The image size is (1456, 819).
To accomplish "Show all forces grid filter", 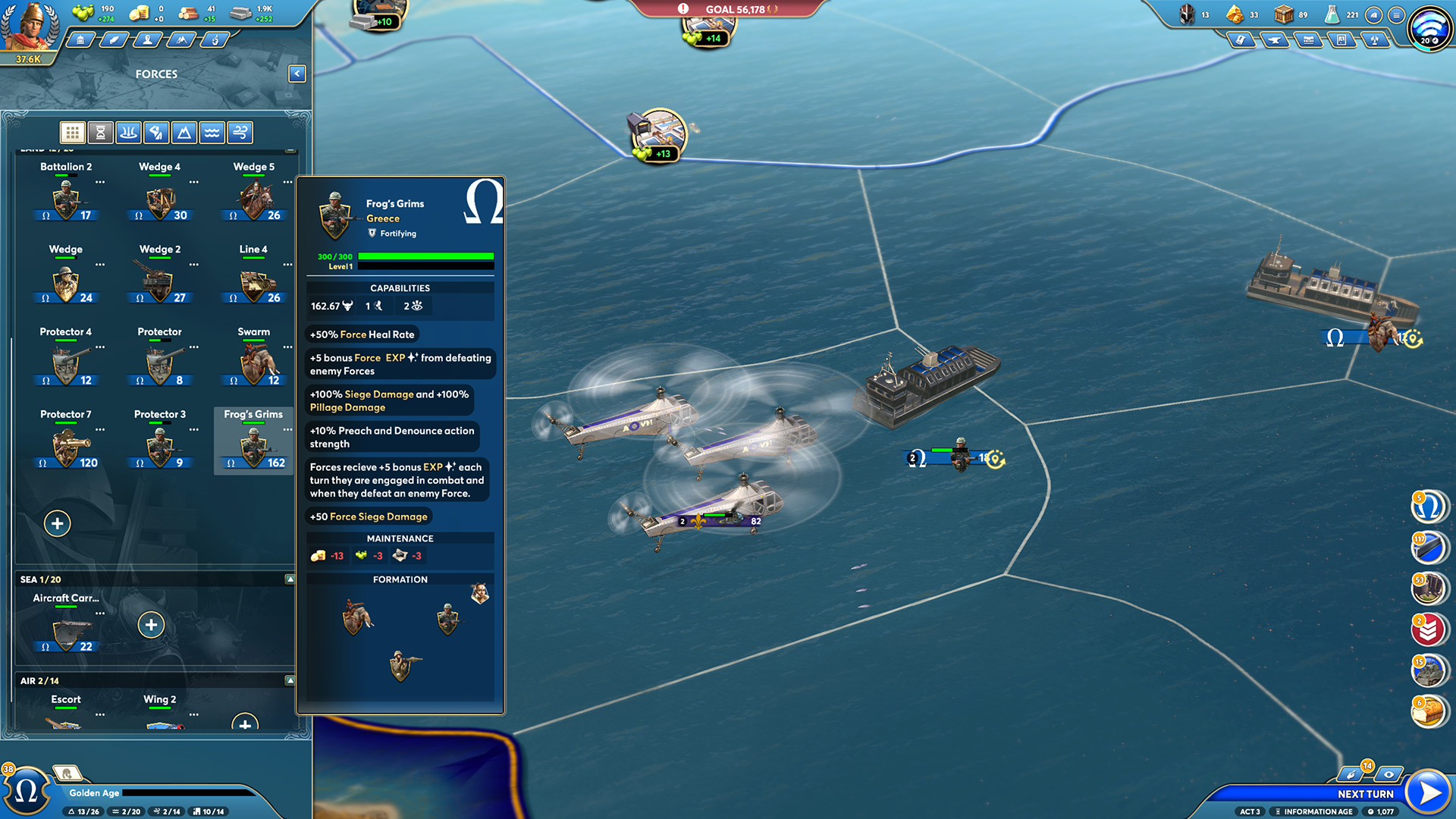I will (x=73, y=133).
